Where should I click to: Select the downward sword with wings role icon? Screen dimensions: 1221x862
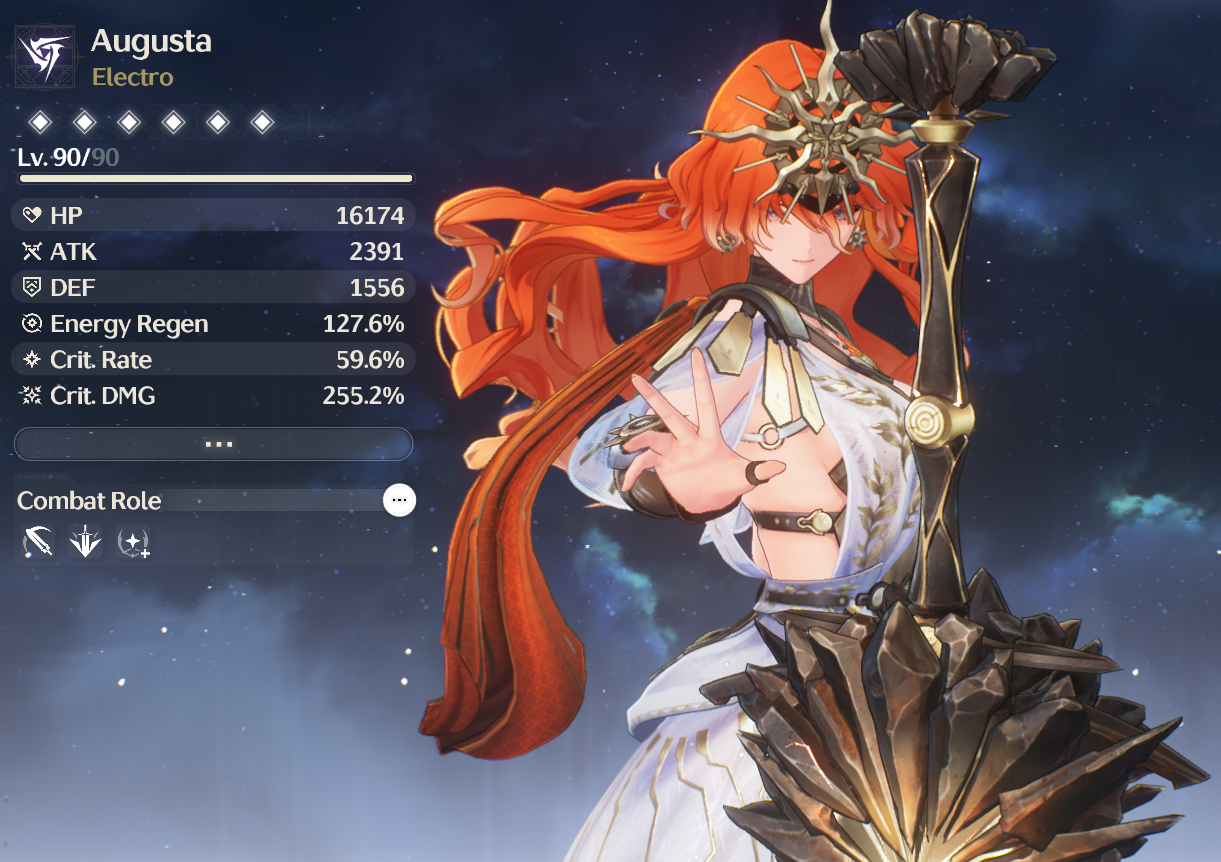coord(85,543)
